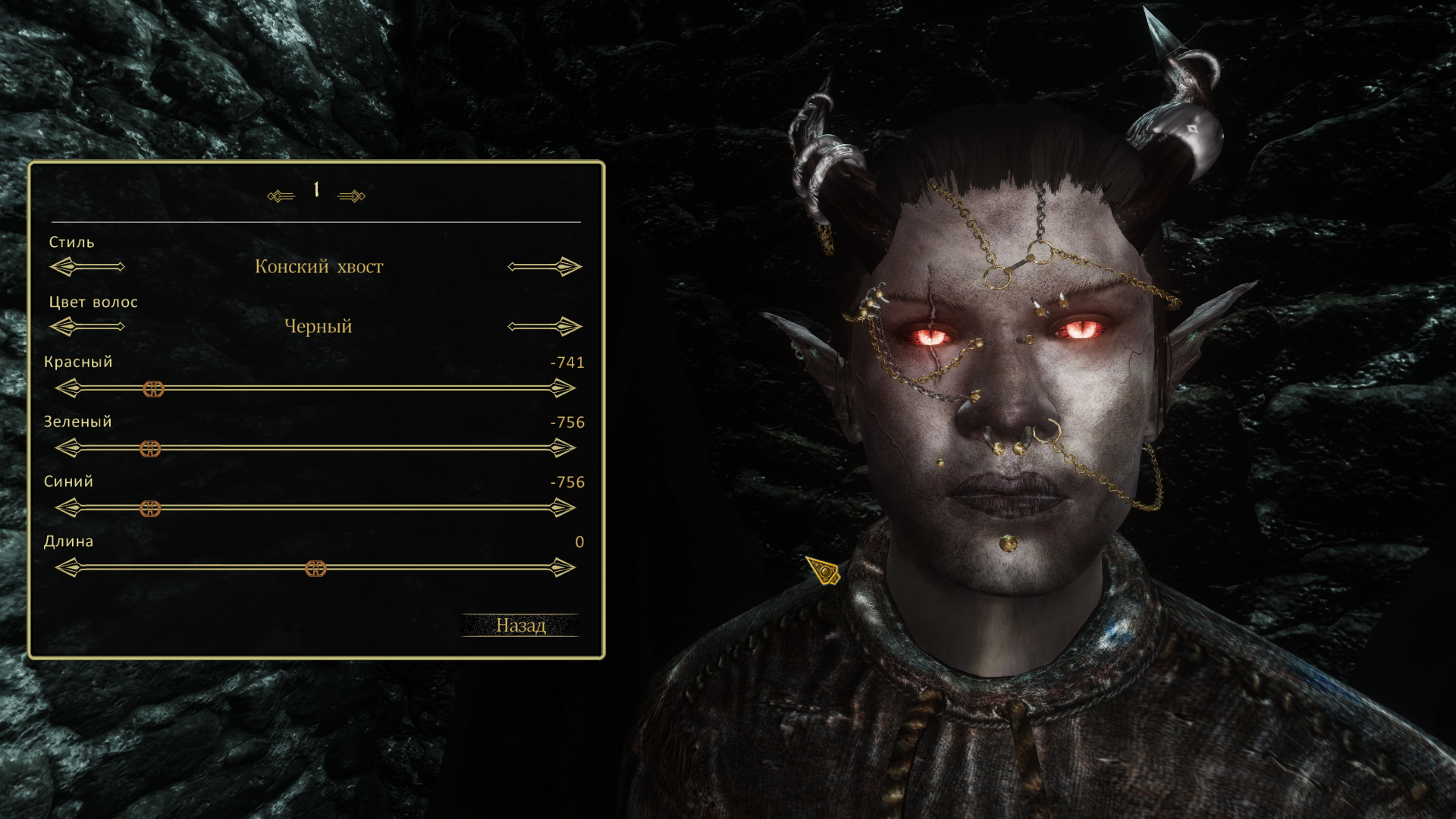Screen dimensions: 1456x819
Task: Click the Длина slider handle
Action: pos(315,569)
